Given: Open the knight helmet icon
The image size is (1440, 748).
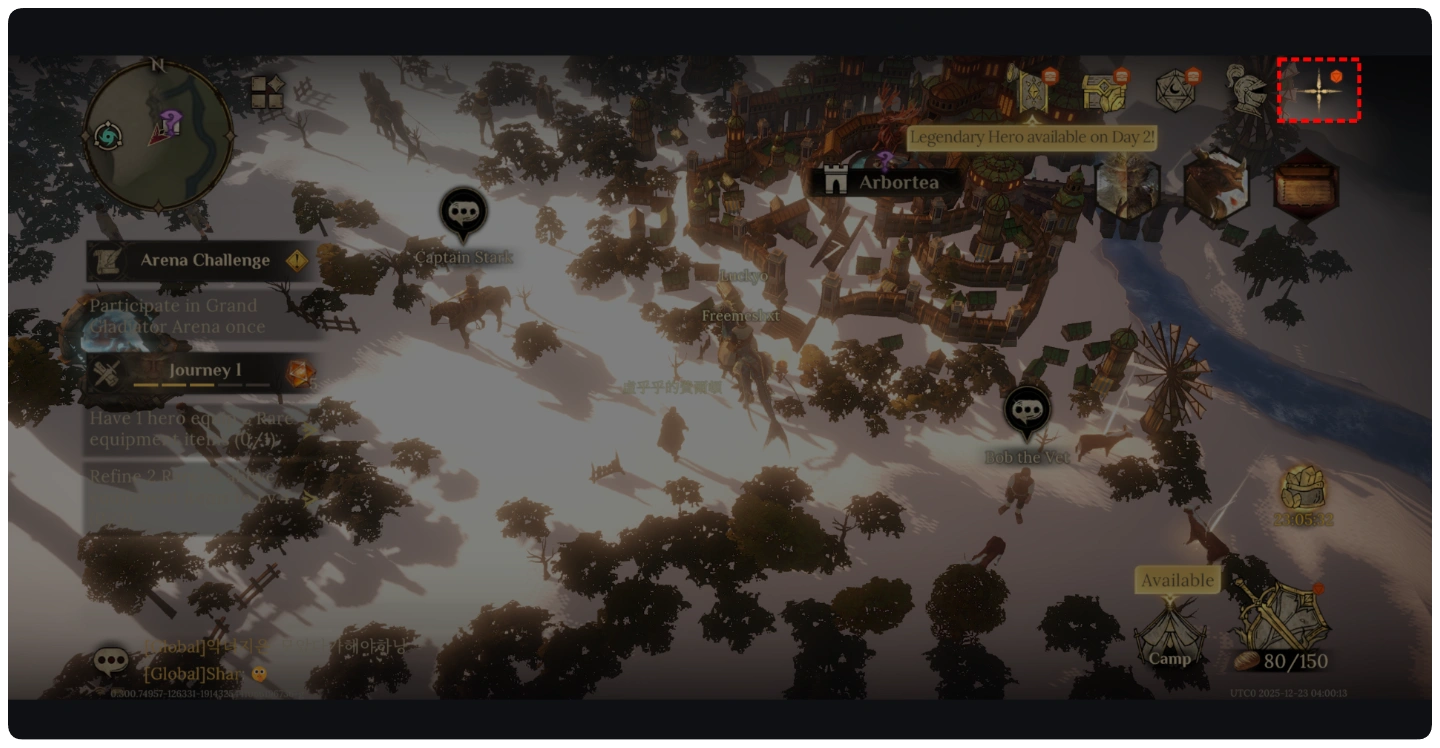Looking at the screenshot, I should (1247, 91).
